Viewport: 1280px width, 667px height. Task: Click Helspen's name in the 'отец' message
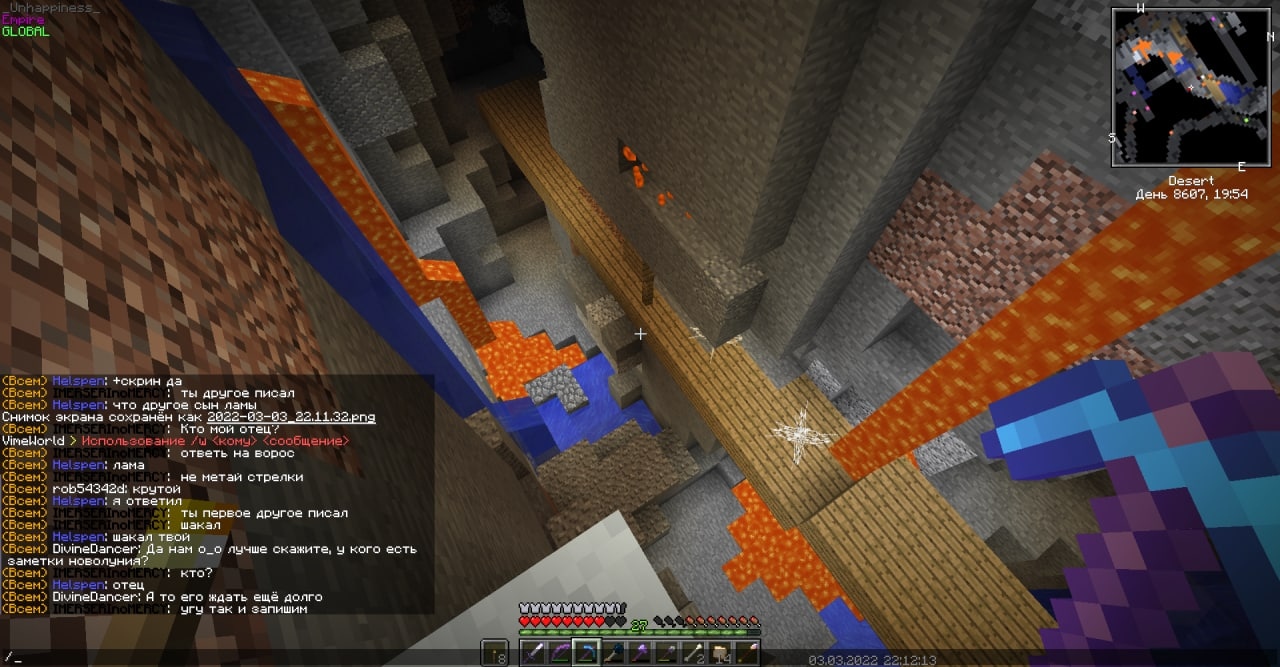tap(78, 585)
